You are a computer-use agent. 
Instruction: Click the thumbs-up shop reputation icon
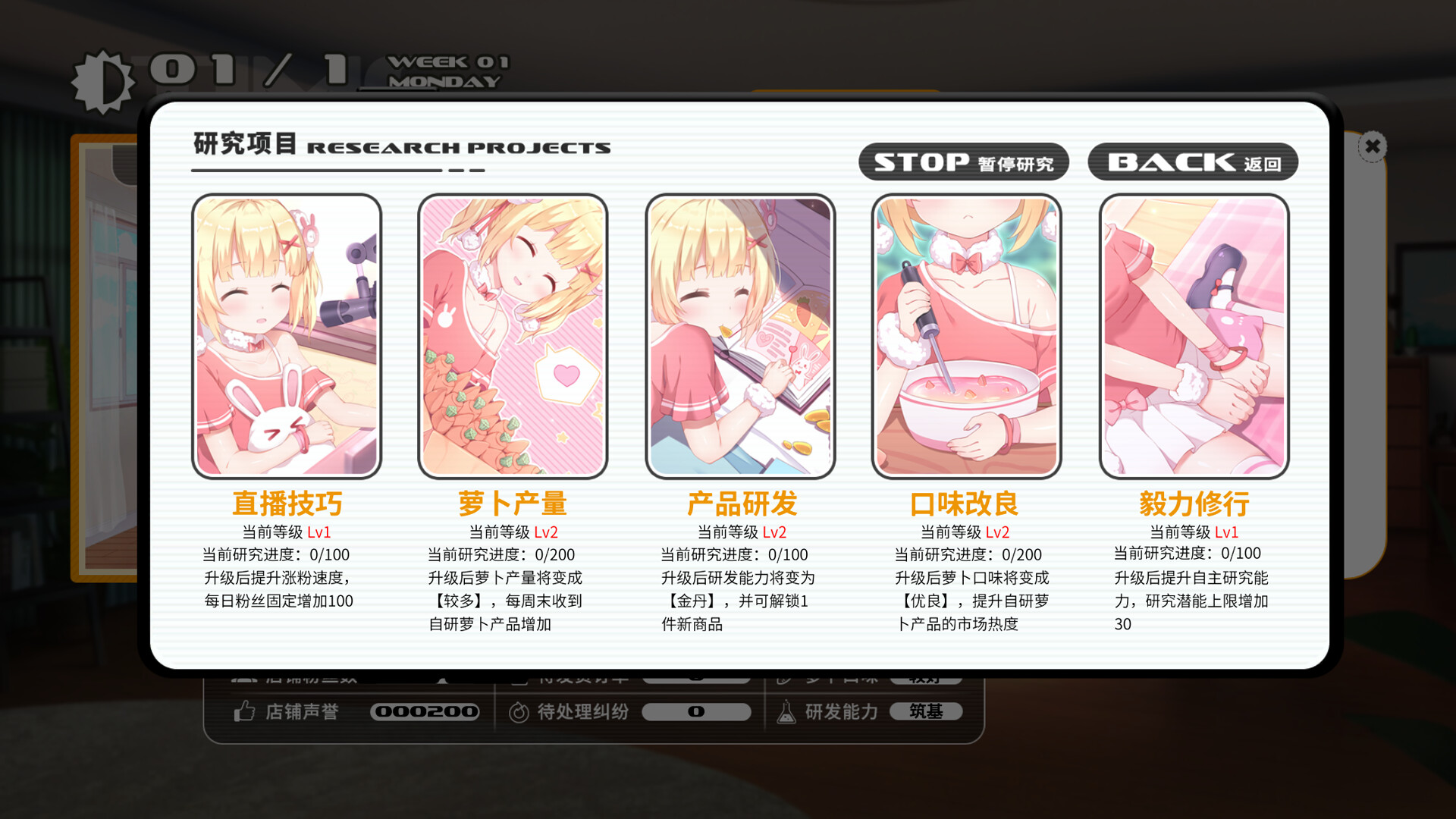243,711
